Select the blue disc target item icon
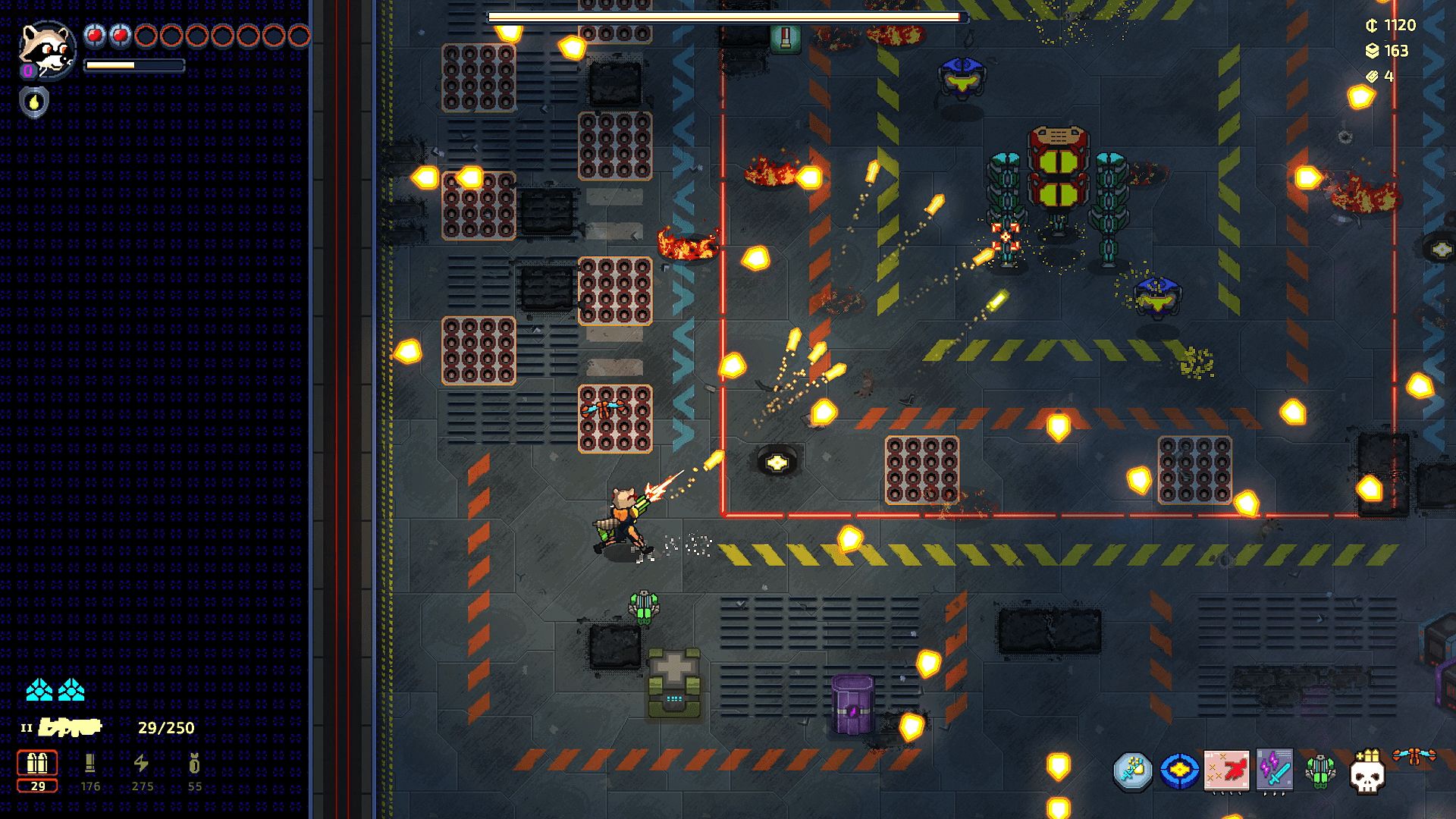The image size is (1456, 819). point(1179,771)
